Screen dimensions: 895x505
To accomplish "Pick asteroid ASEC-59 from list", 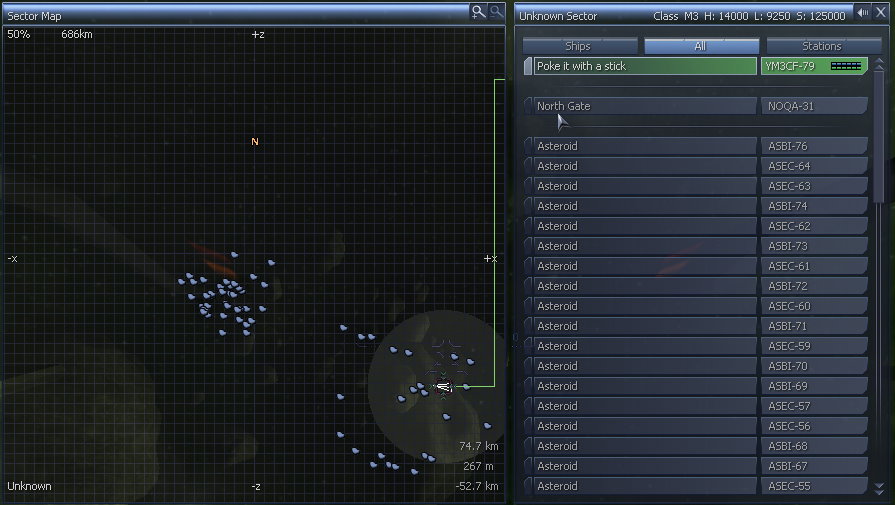I will (x=644, y=346).
